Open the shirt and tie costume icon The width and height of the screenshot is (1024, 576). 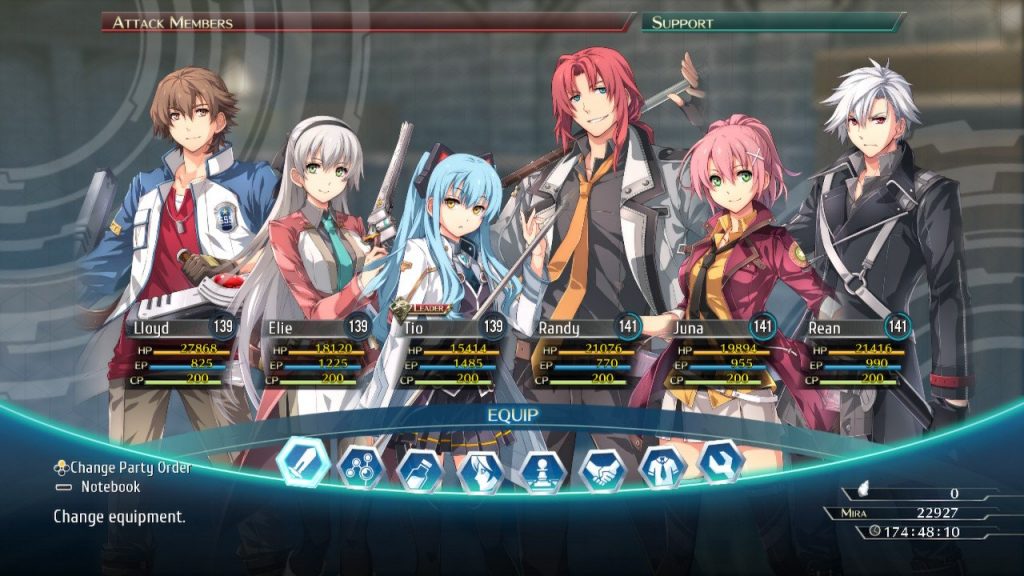click(662, 466)
